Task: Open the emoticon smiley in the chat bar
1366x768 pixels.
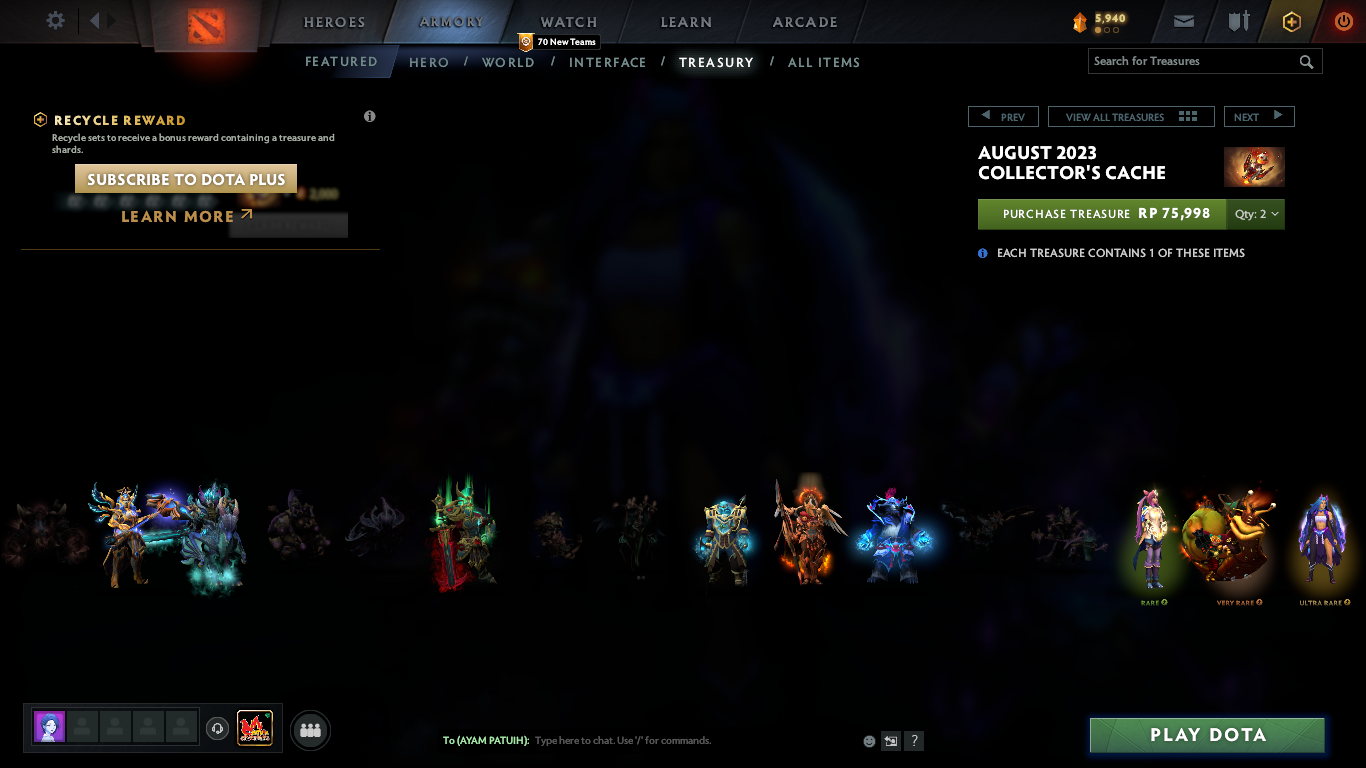Action: pos(868,740)
